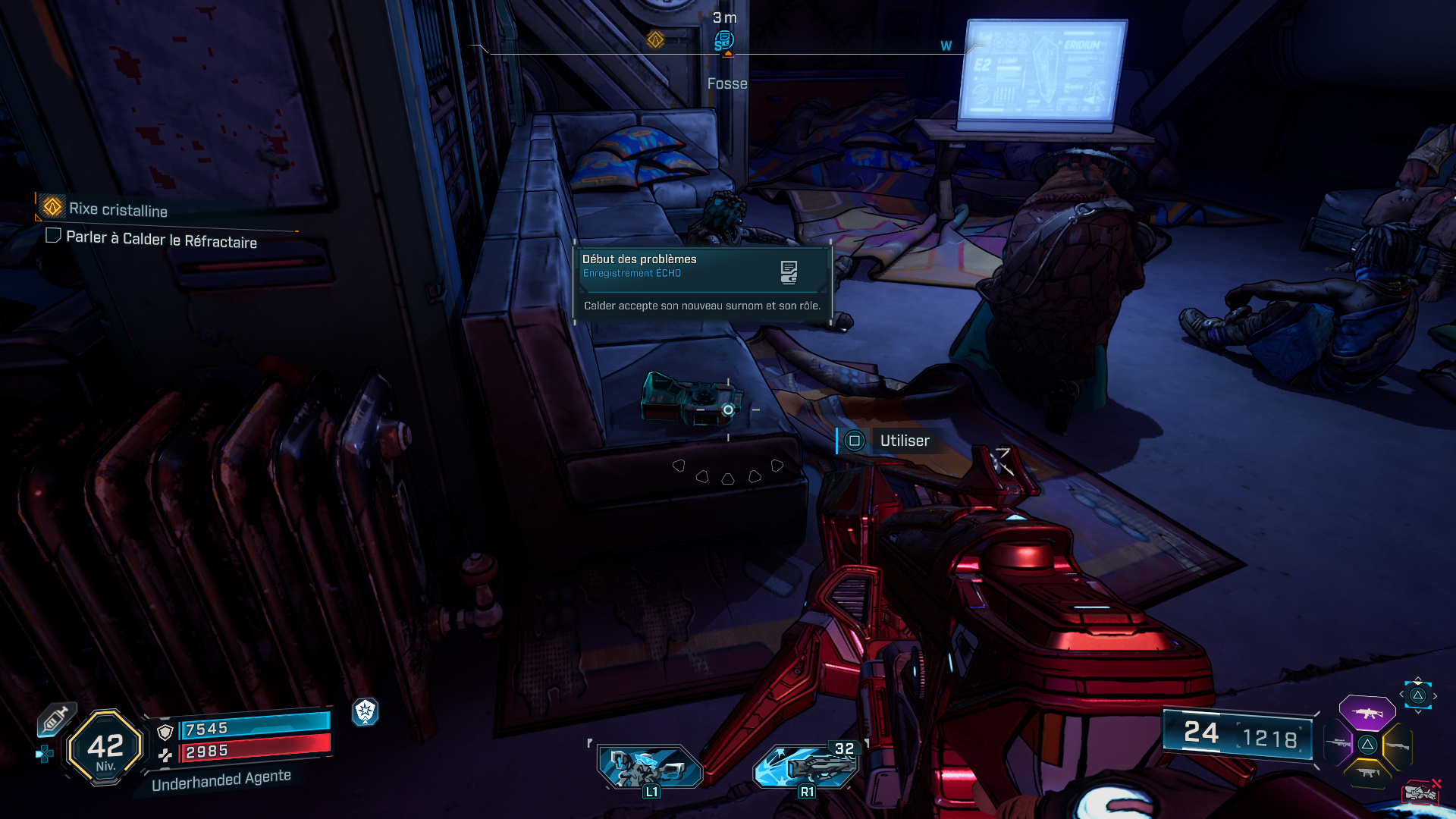Expand the left chevron beside the swap icon

pos(1401,695)
